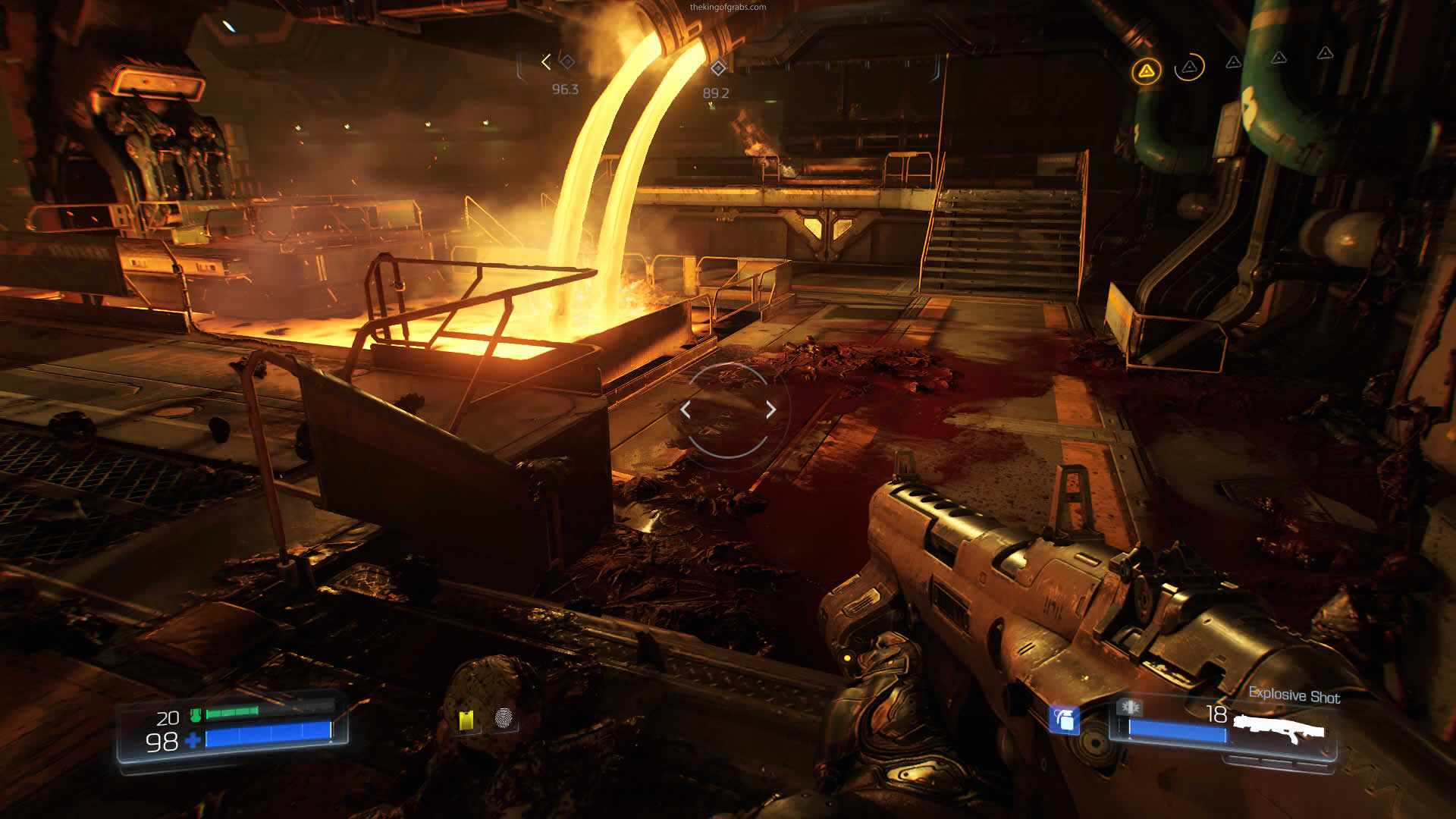Activate the frag grenade equipment icon
The width and height of the screenshot is (1456, 819).
click(x=1064, y=719)
